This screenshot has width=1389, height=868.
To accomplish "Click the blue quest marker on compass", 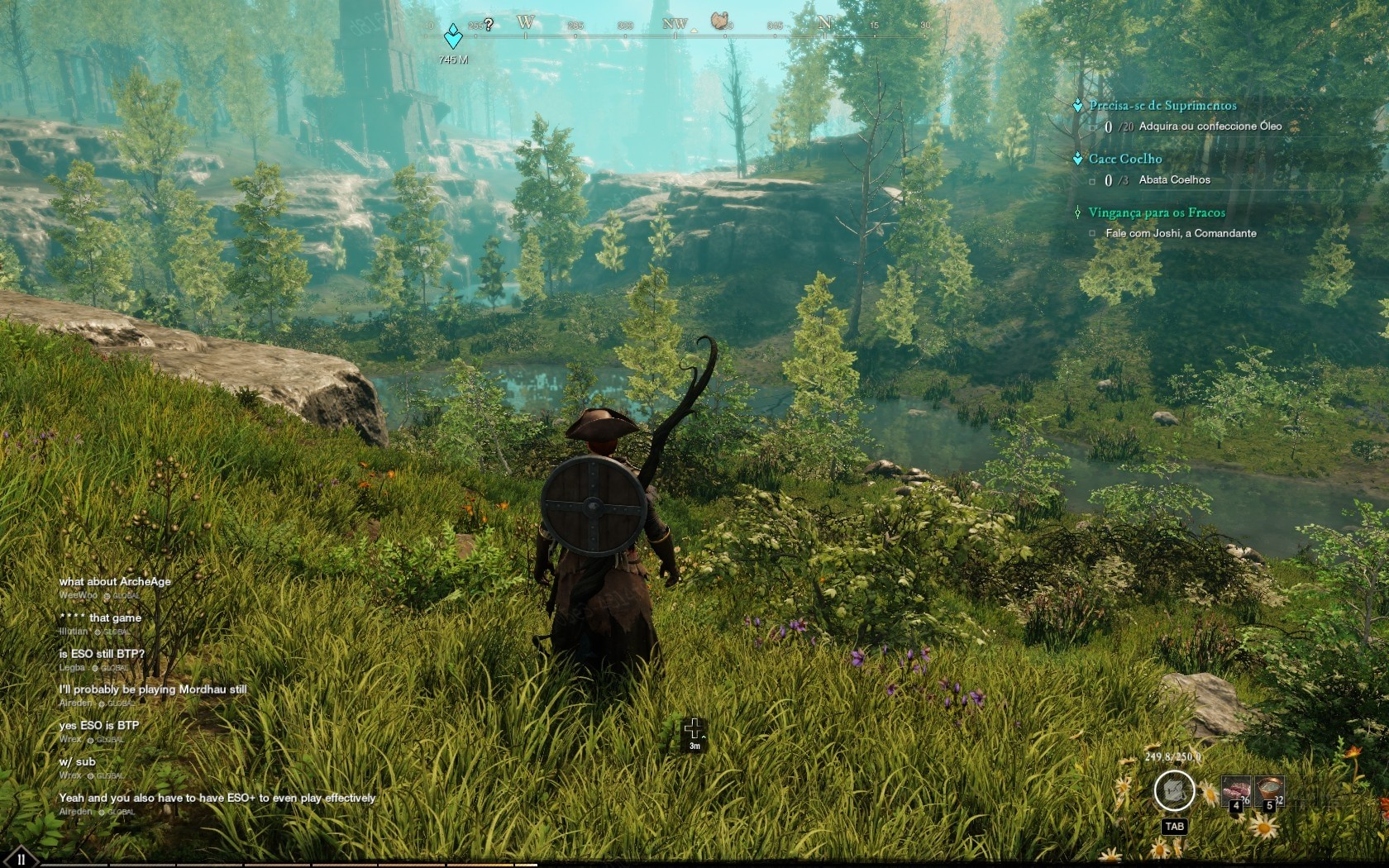I will (x=453, y=37).
